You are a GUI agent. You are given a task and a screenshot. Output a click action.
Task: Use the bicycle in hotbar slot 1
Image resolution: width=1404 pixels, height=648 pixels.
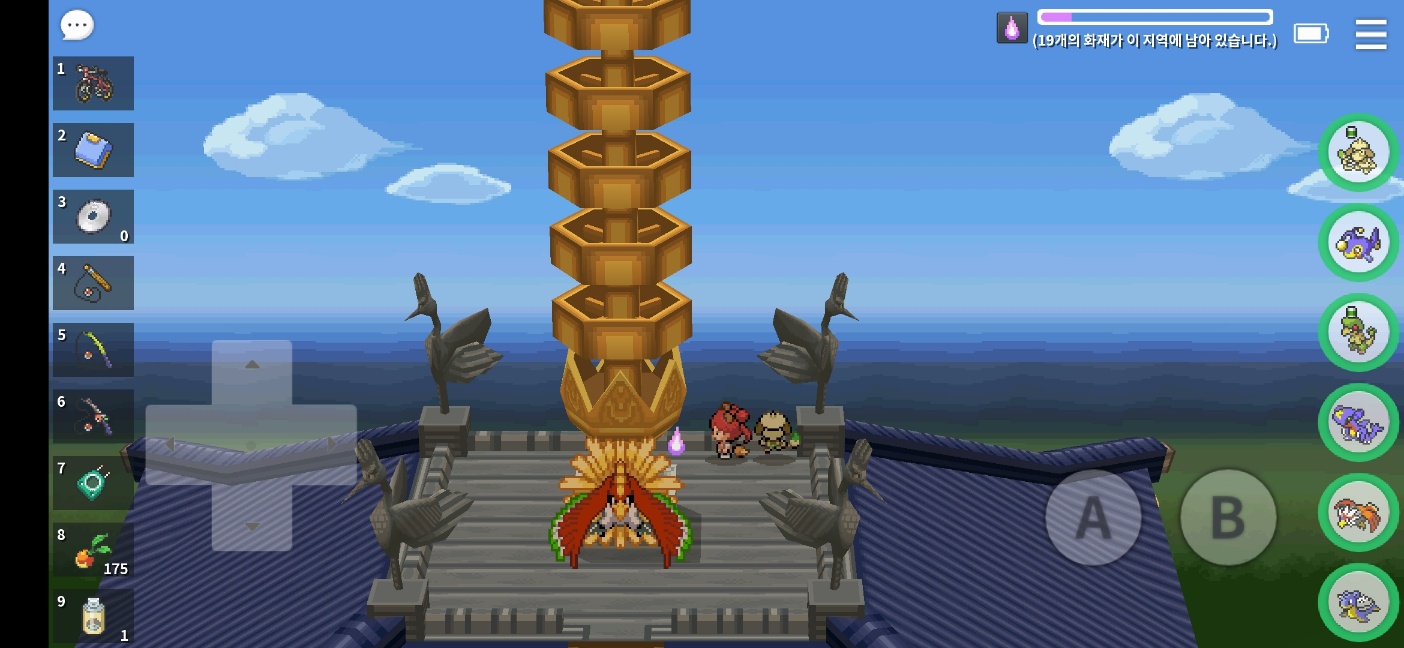pyautogui.click(x=94, y=83)
